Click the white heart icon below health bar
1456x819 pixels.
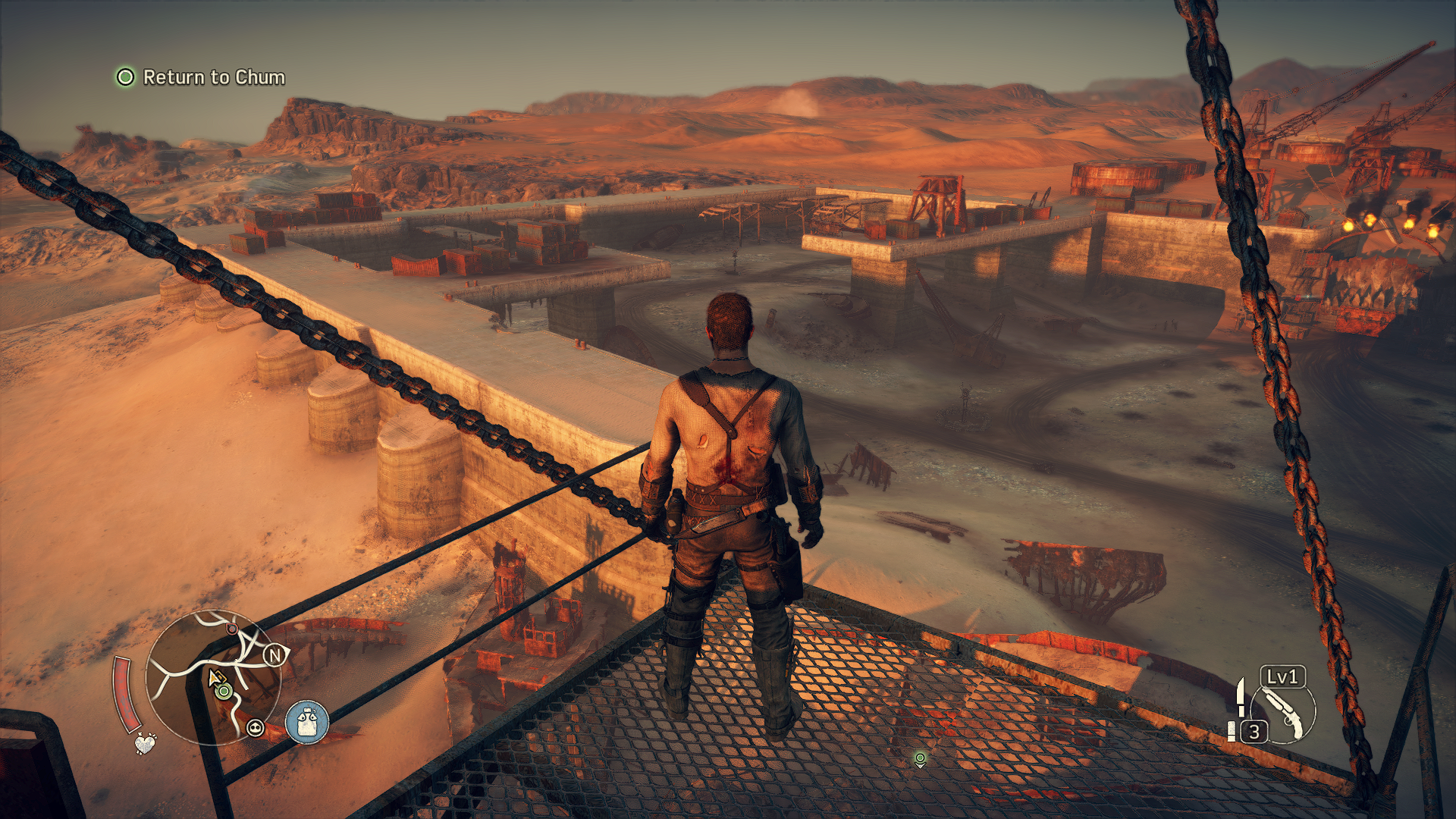pos(145,742)
